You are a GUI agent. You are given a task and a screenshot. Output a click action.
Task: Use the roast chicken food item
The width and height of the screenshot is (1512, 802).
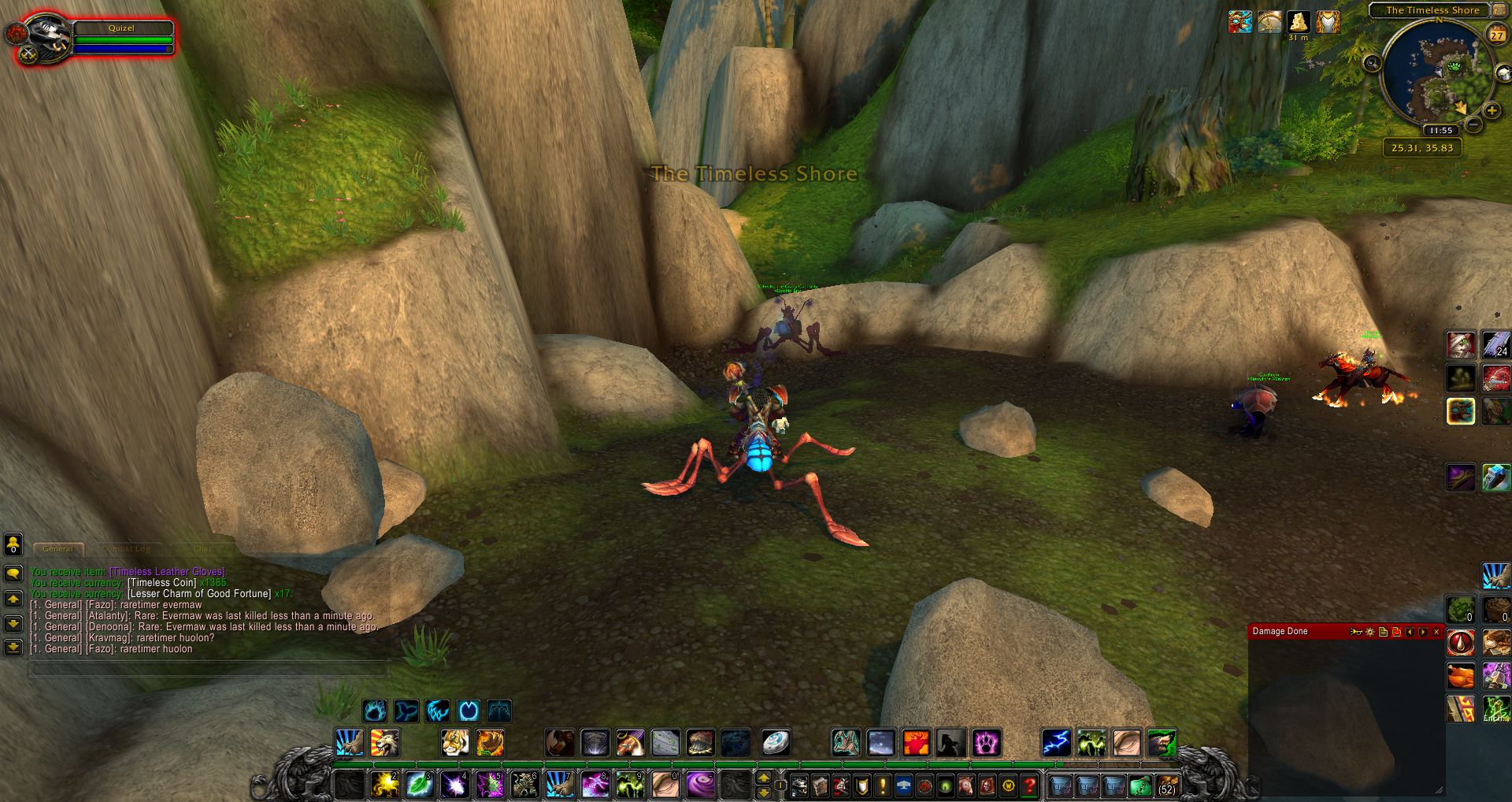1461,675
